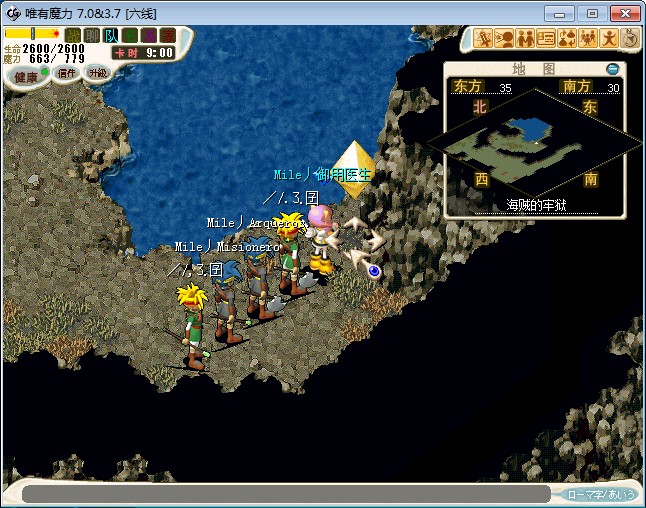Toggle the 易 trade mode button
The height and width of the screenshot is (508, 646).
(x=148, y=35)
